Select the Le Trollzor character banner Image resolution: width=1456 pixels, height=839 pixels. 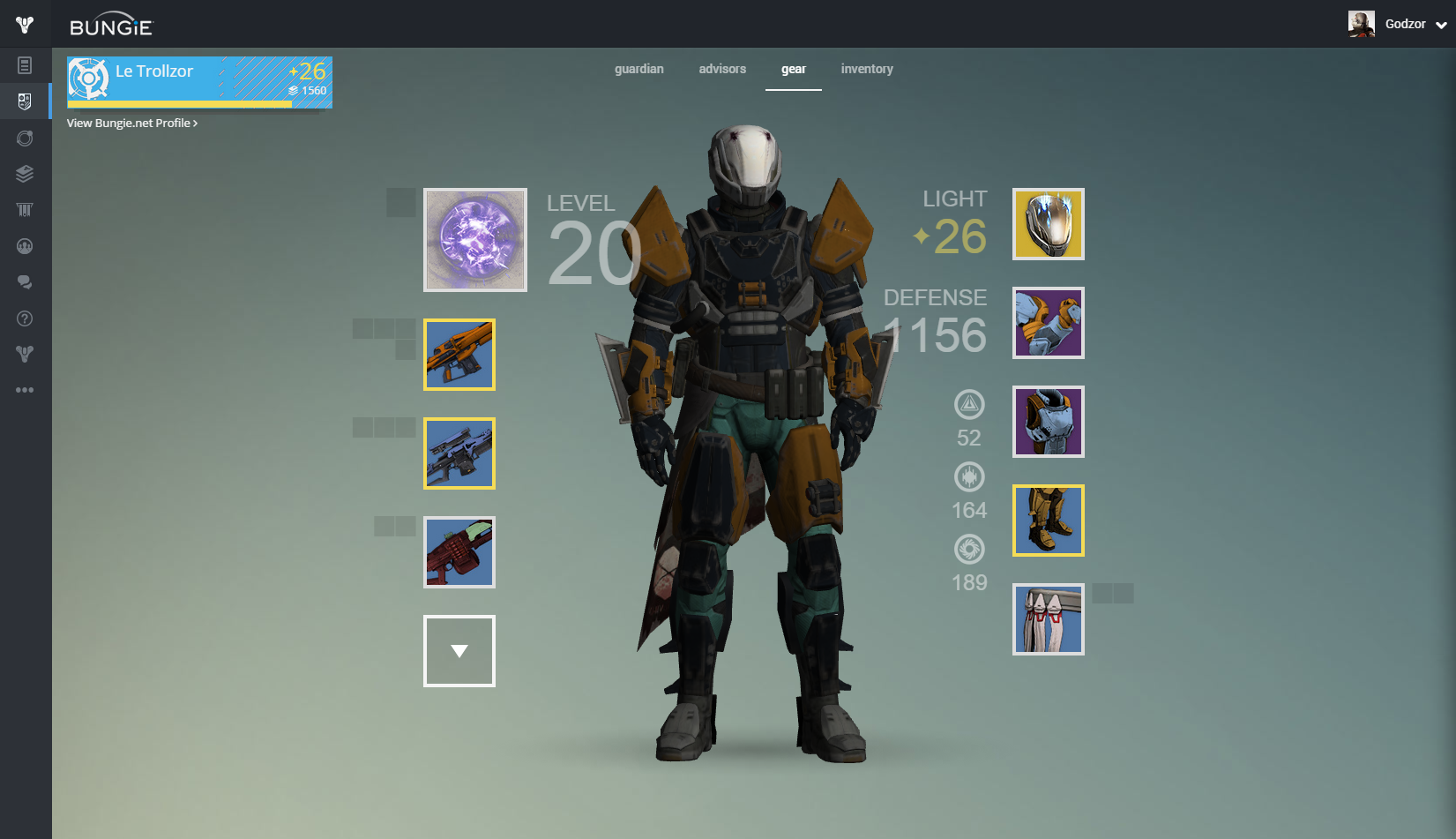[199, 82]
